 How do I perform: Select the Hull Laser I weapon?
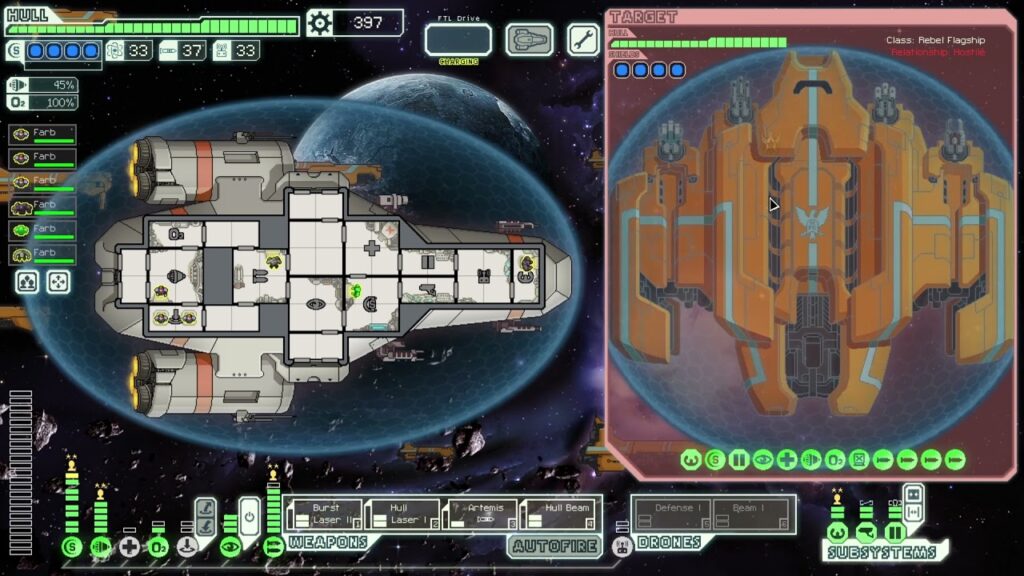pos(402,514)
